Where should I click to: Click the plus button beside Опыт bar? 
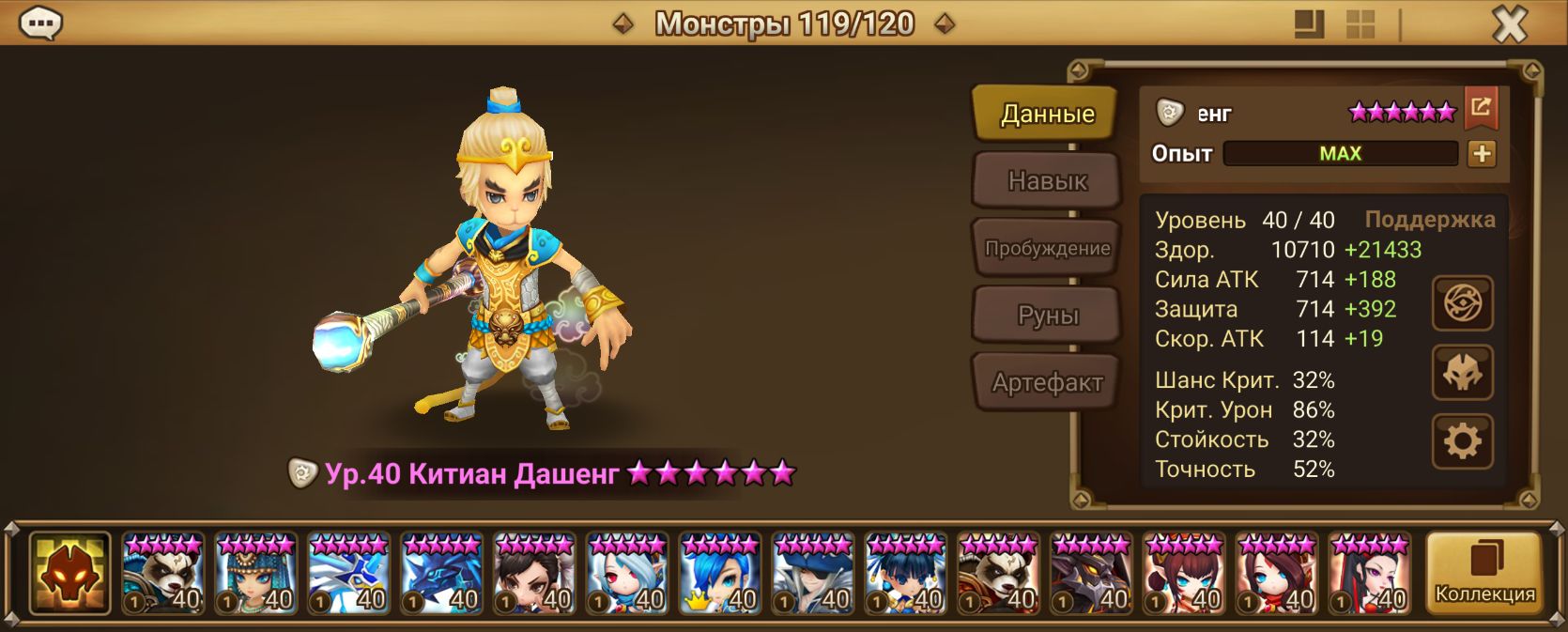click(x=1482, y=154)
